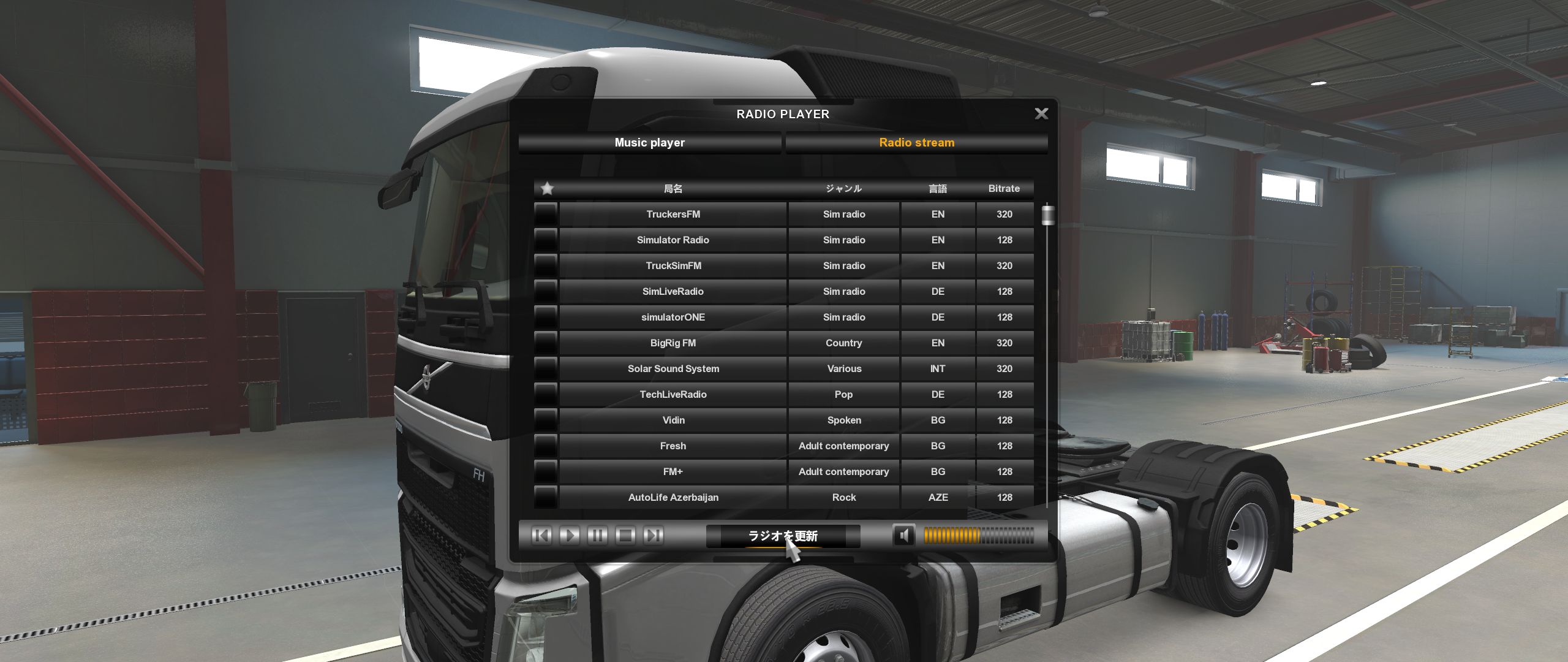Click the play button

click(569, 536)
